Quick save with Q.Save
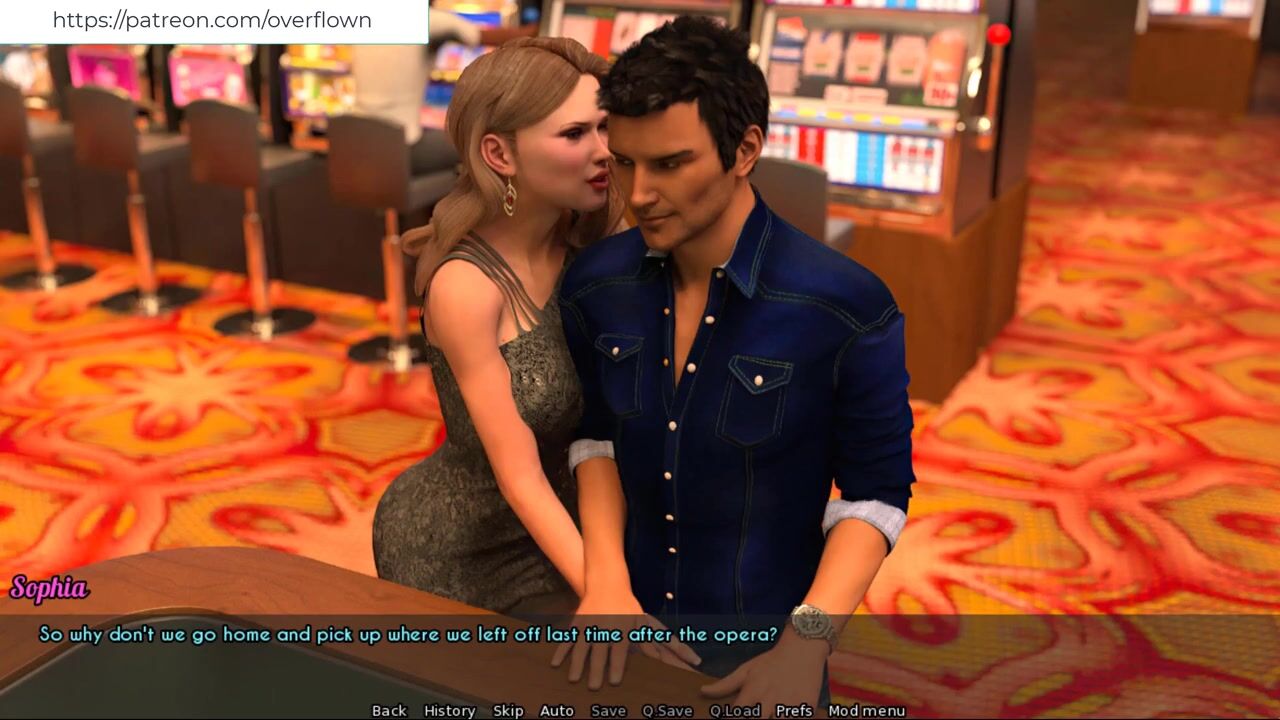Screen dimensions: 1280x720 click(667, 710)
